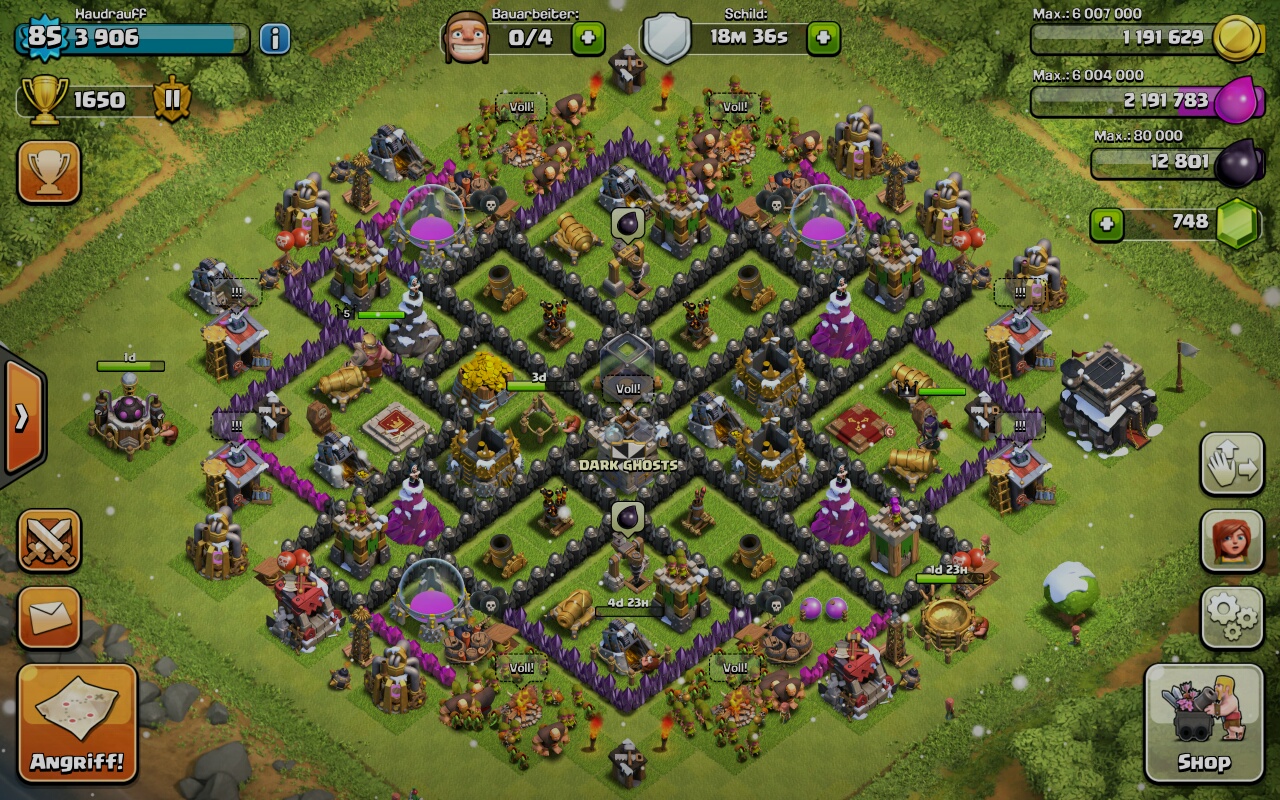Viewport: 1280px width, 800px height.
Task: Add builders with the Bauarbeiter plus button
Action: pyautogui.click(x=588, y=39)
